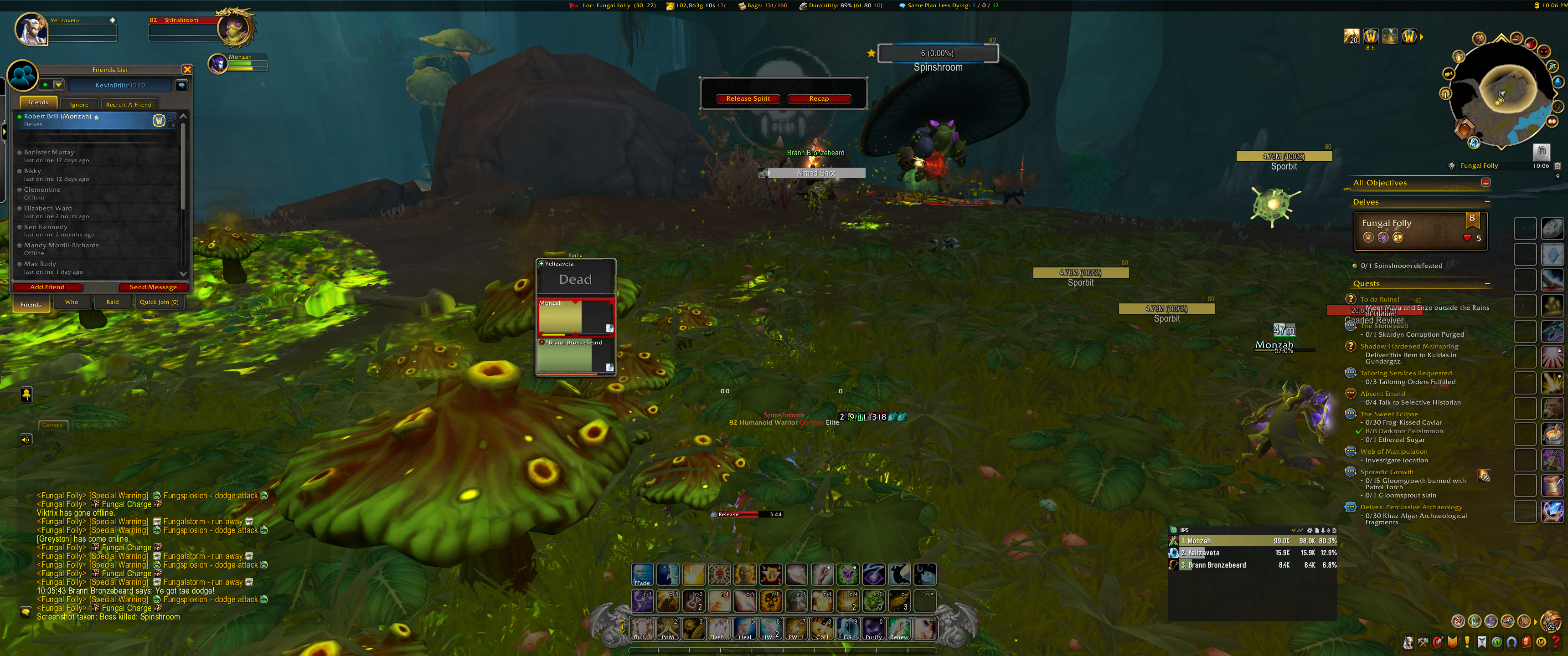1568x656 pixels.
Task: Open the Quick Join tab
Action: (x=159, y=302)
